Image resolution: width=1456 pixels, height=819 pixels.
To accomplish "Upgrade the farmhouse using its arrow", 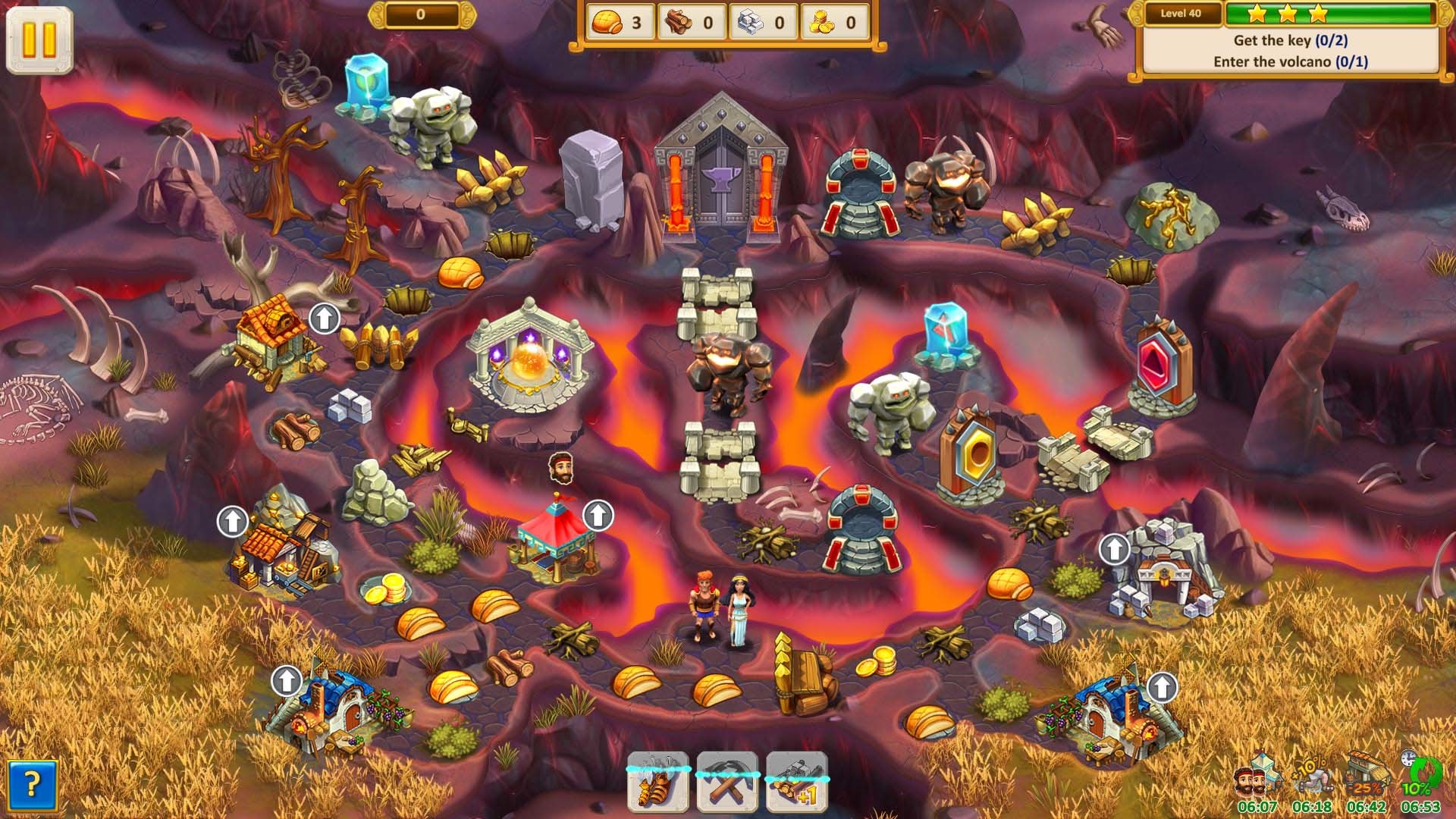I will [x=322, y=317].
